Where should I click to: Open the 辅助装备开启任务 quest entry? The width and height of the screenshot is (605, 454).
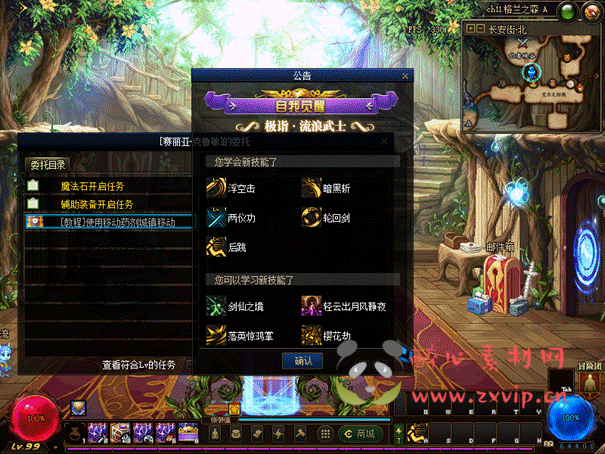tap(96, 204)
